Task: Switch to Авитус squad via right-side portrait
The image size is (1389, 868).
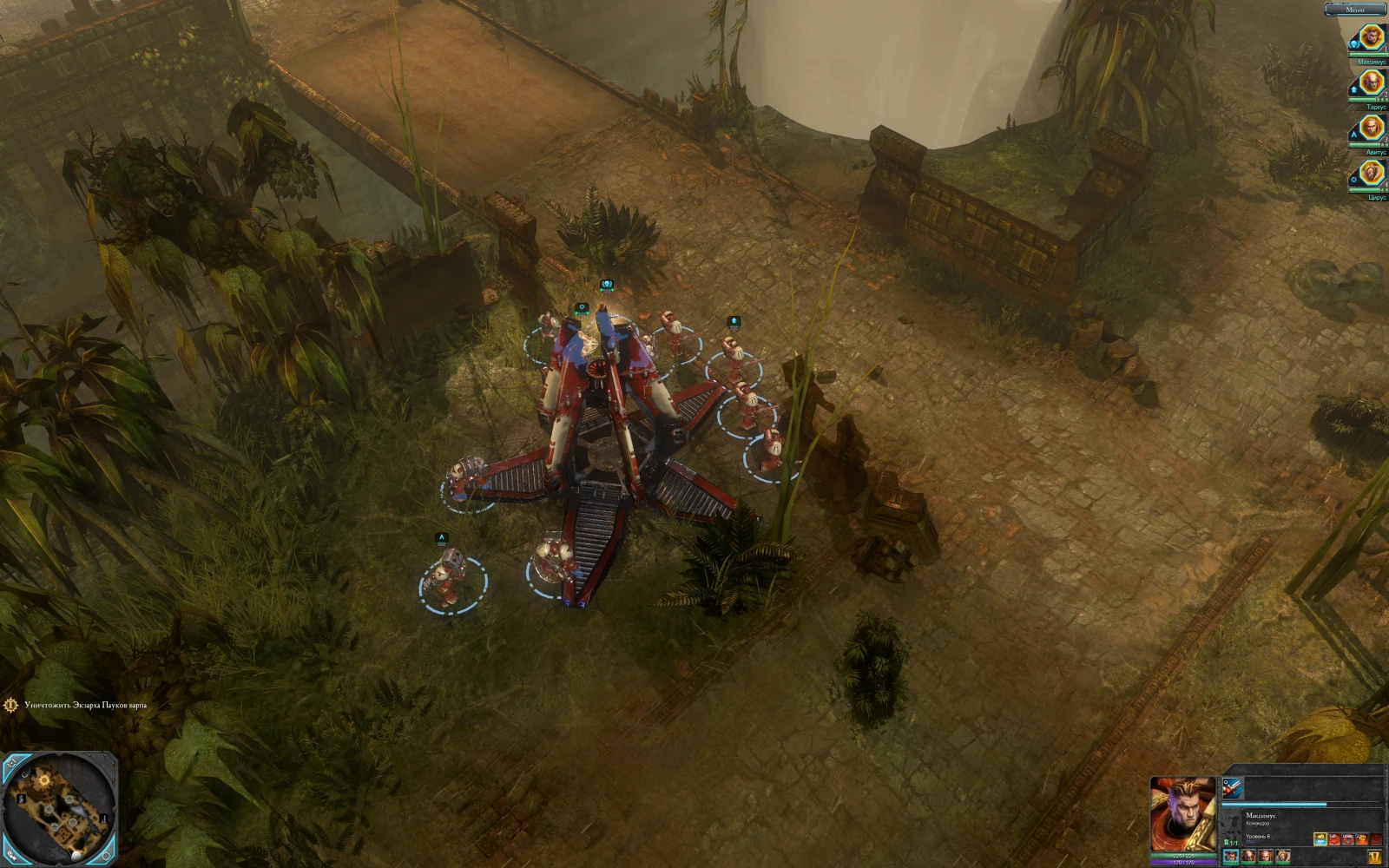Action: 1371,127
